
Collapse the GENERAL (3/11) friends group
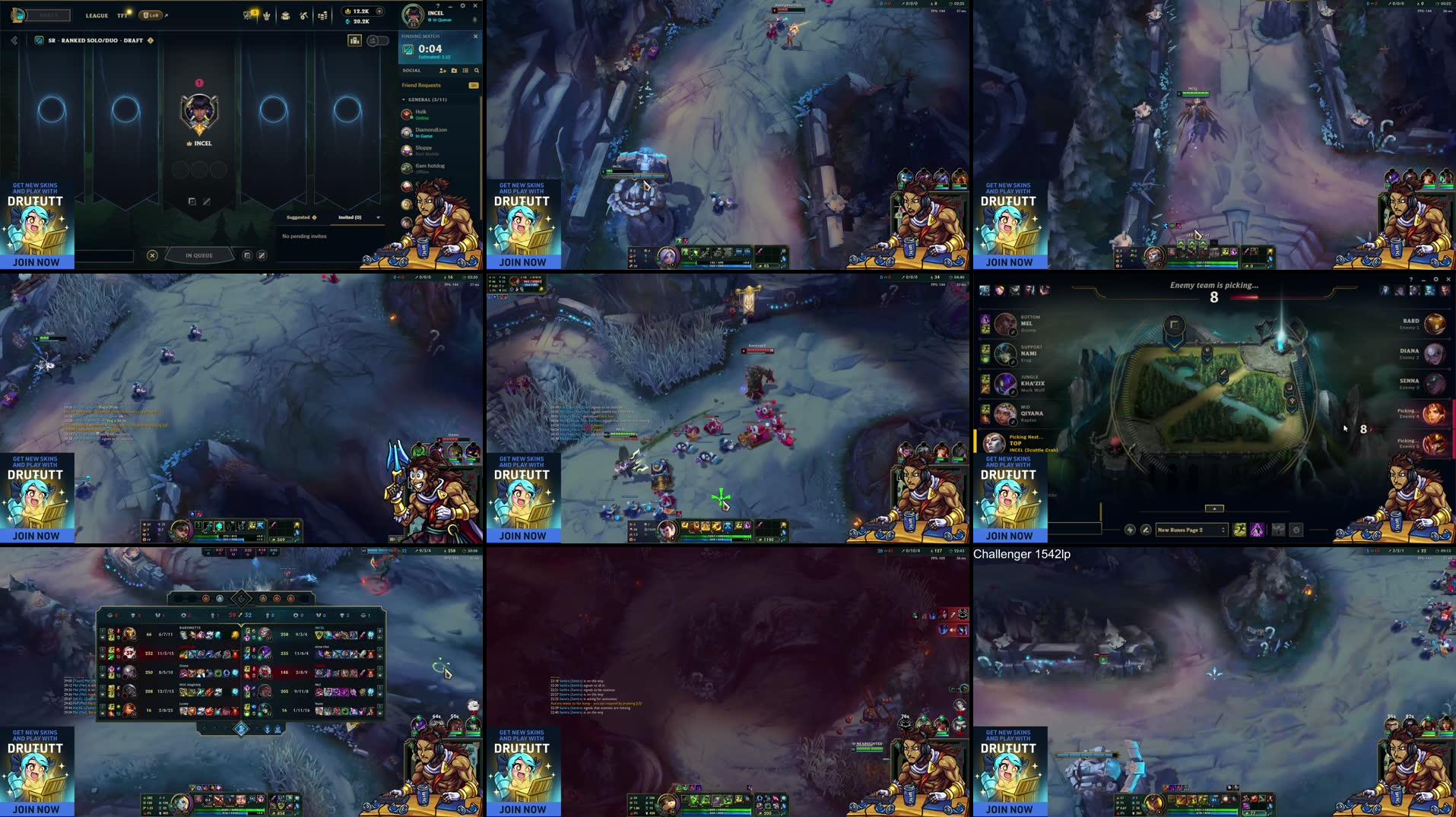coord(404,100)
